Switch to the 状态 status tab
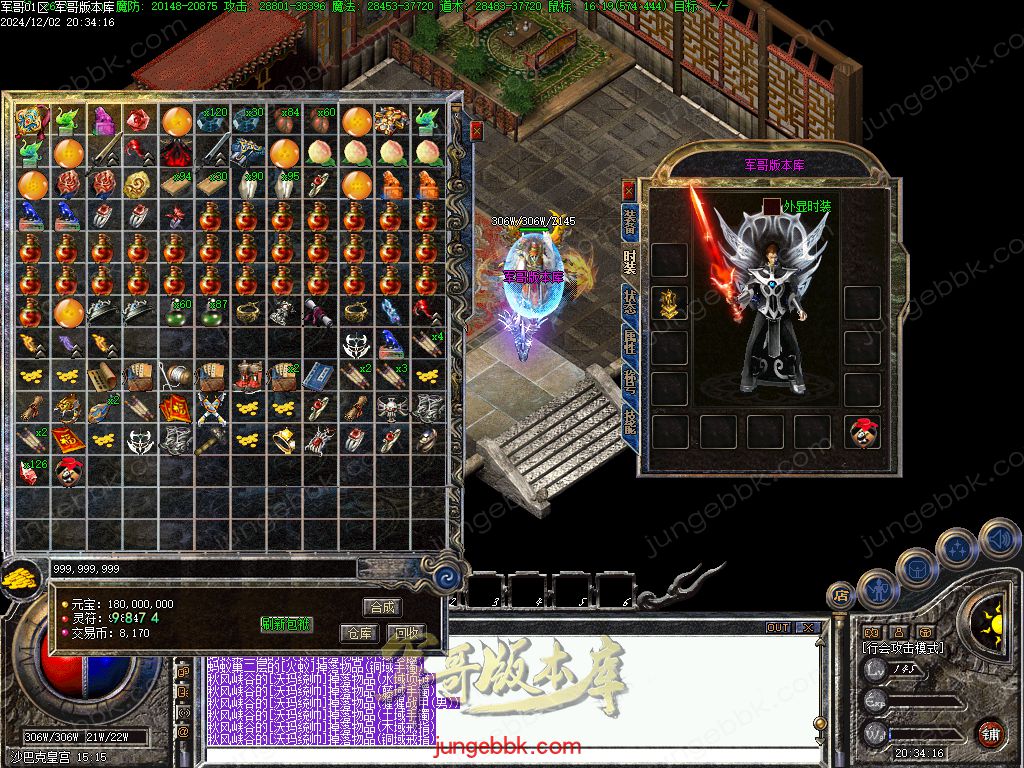 [630, 302]
